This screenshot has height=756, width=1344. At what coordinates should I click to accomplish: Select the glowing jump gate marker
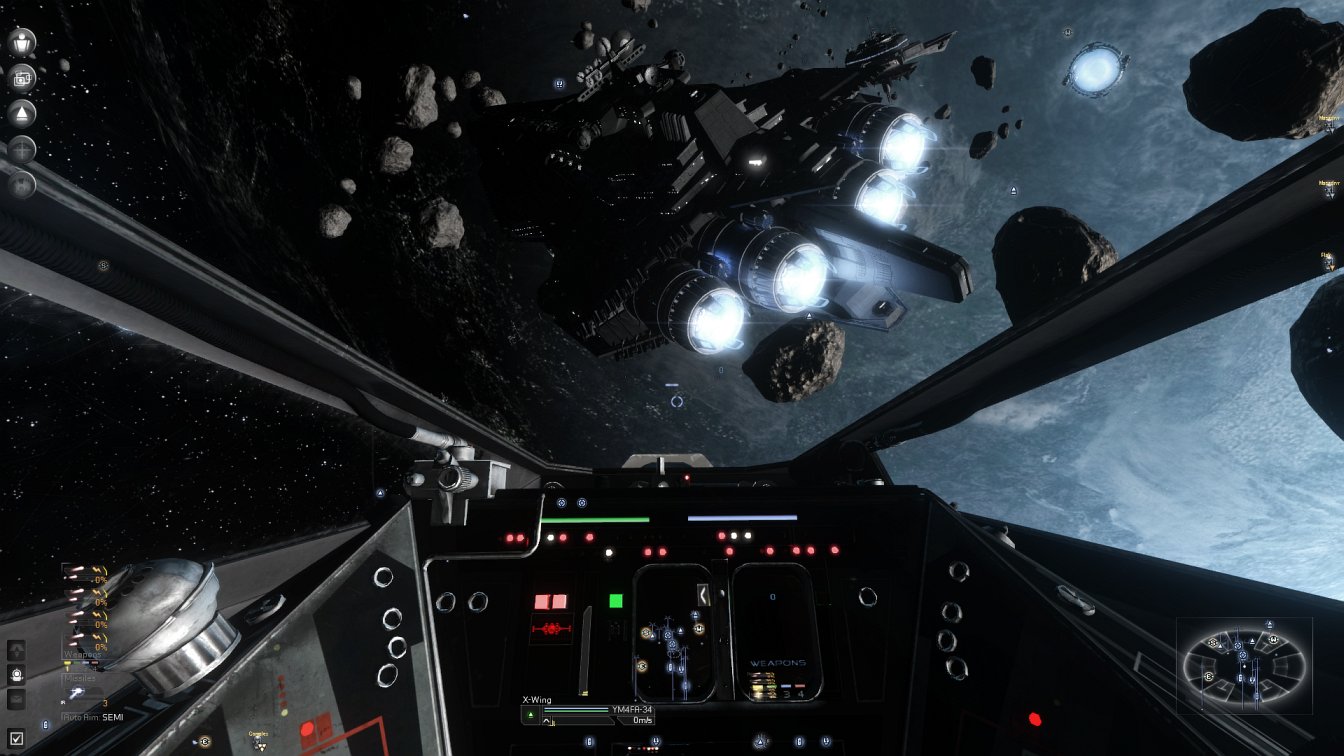pos(1096,70)
